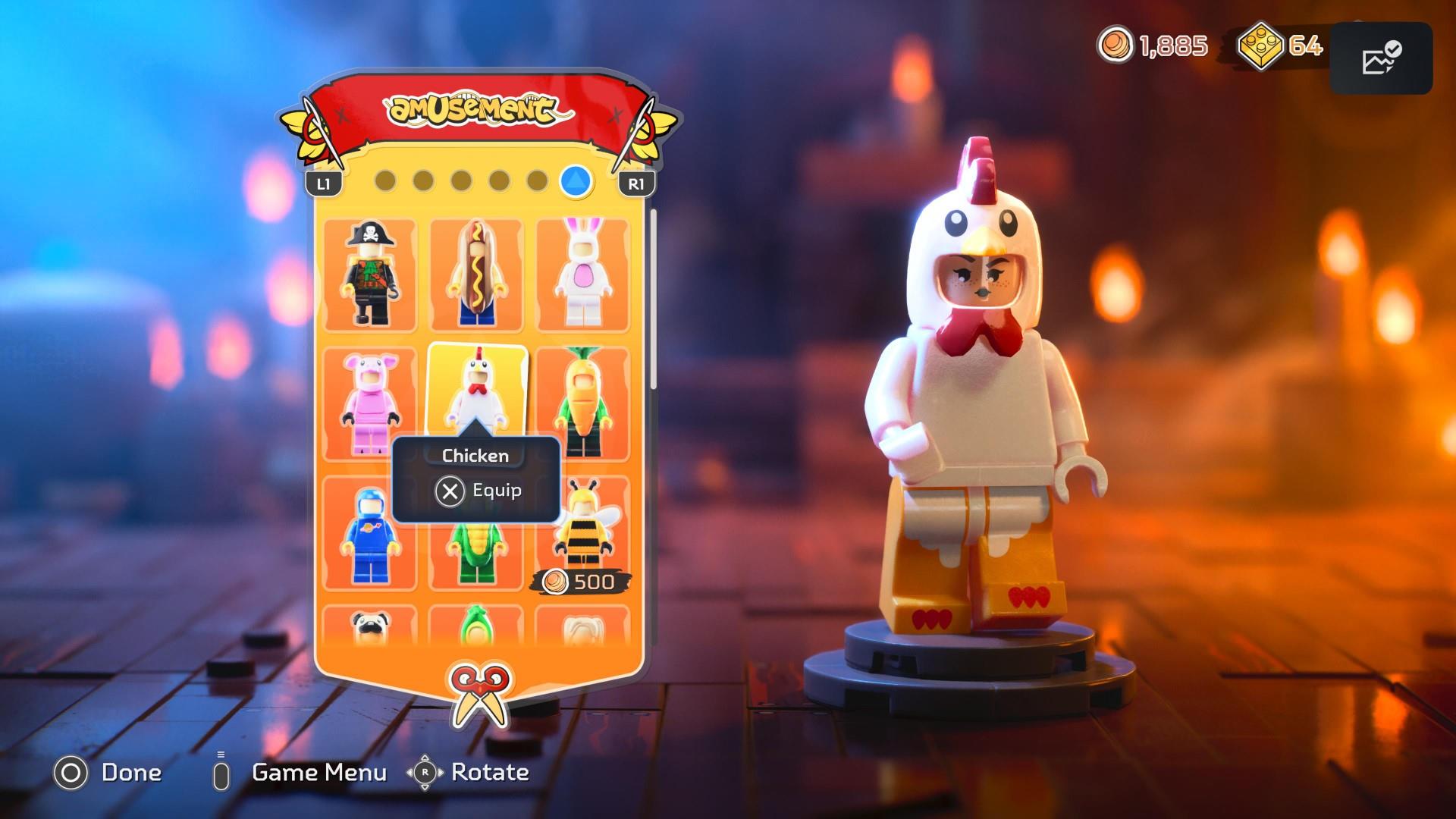Image resolution: width=1456 pixels, height=819 pixels.
Task: Open the screenshot saved notification icon
Action: coord(1381,58)
